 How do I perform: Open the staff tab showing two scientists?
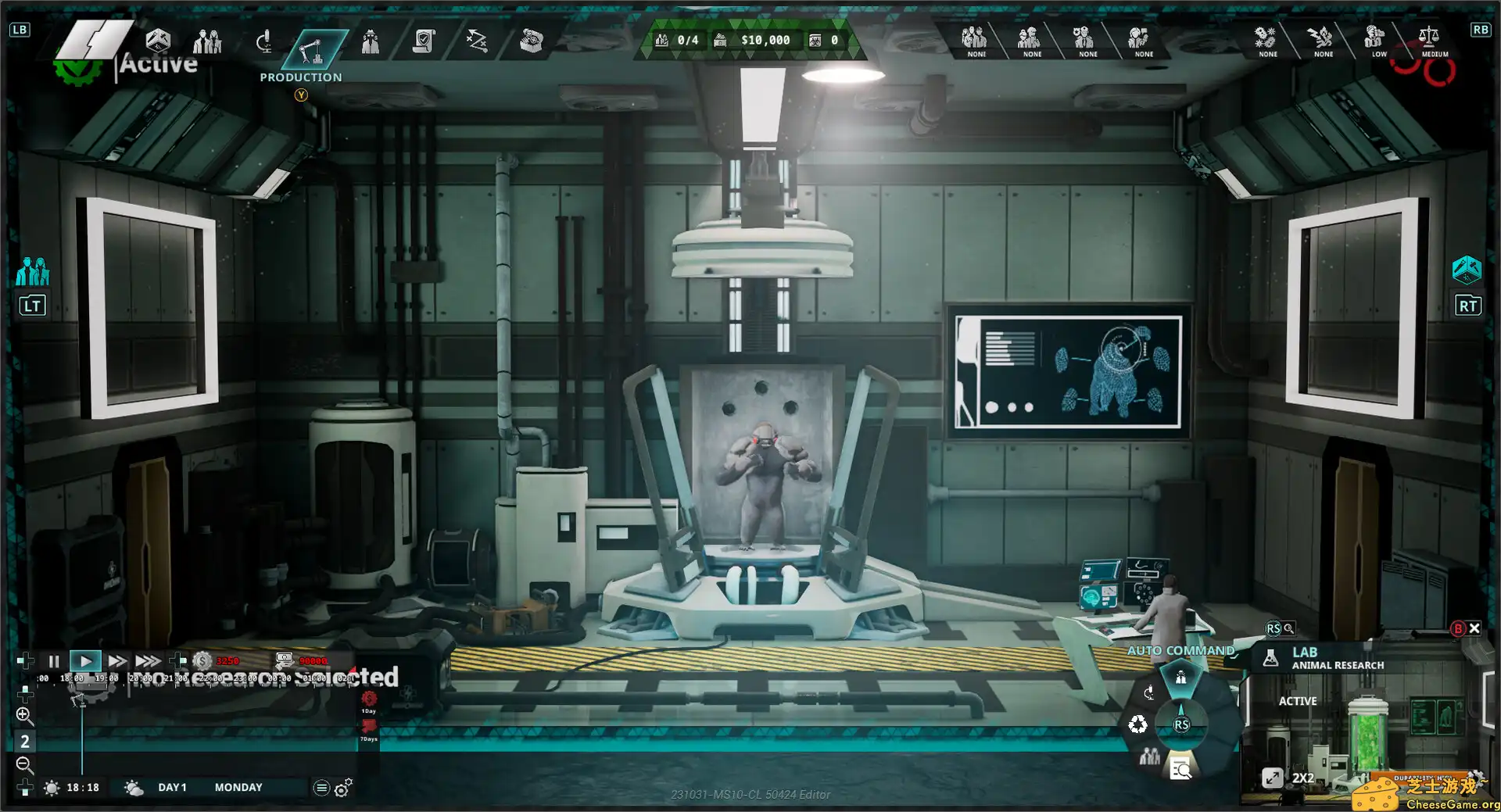[207, 41]
